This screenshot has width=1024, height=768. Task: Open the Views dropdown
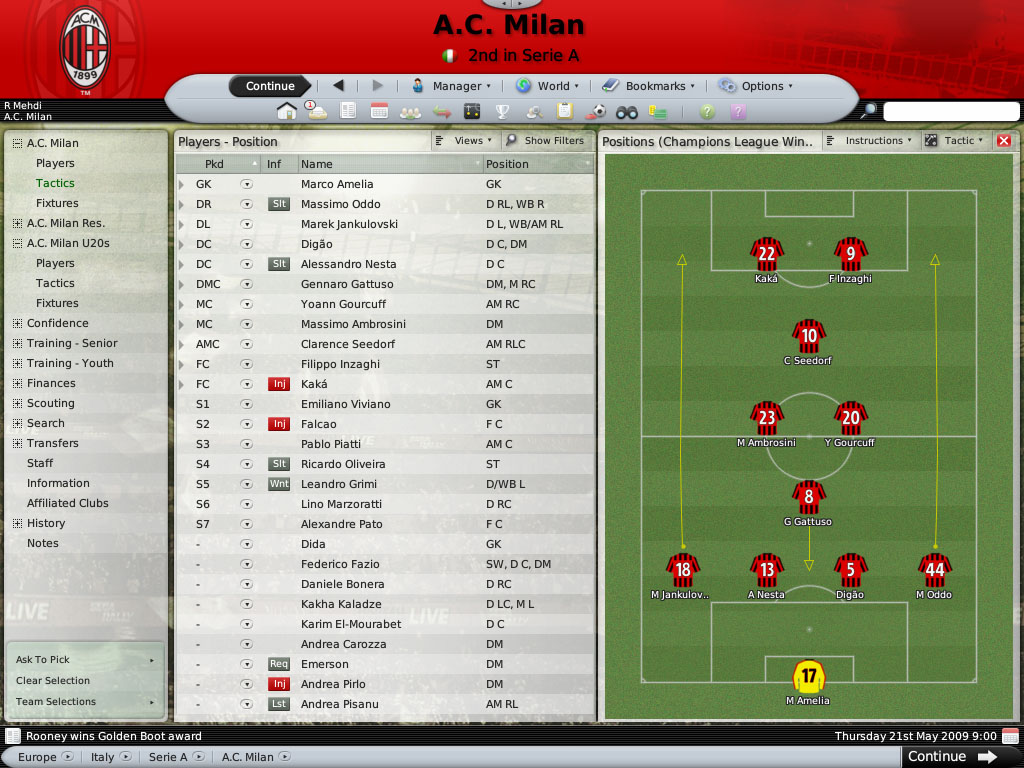coord(465,141)
